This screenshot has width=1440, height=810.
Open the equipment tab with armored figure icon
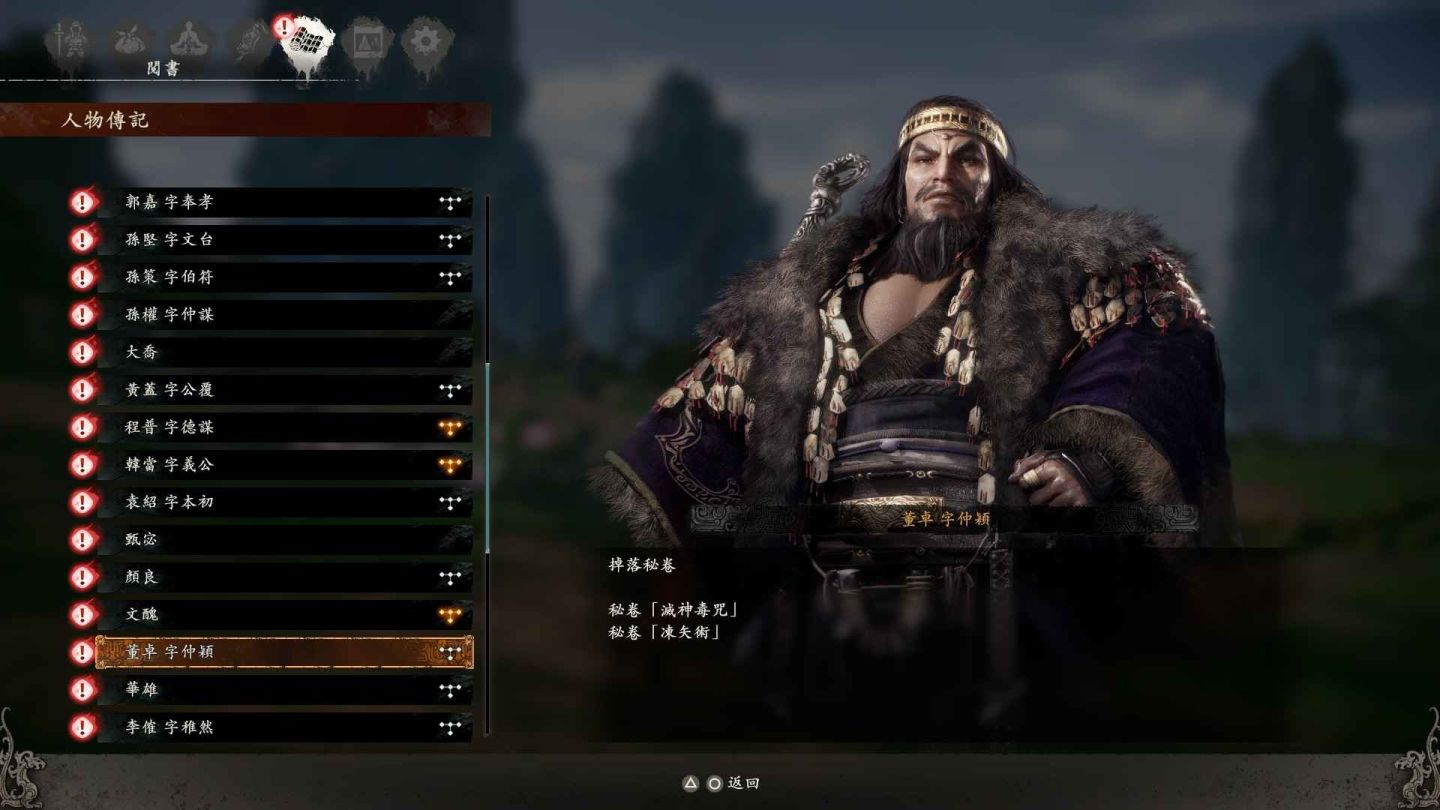[69, 41]
